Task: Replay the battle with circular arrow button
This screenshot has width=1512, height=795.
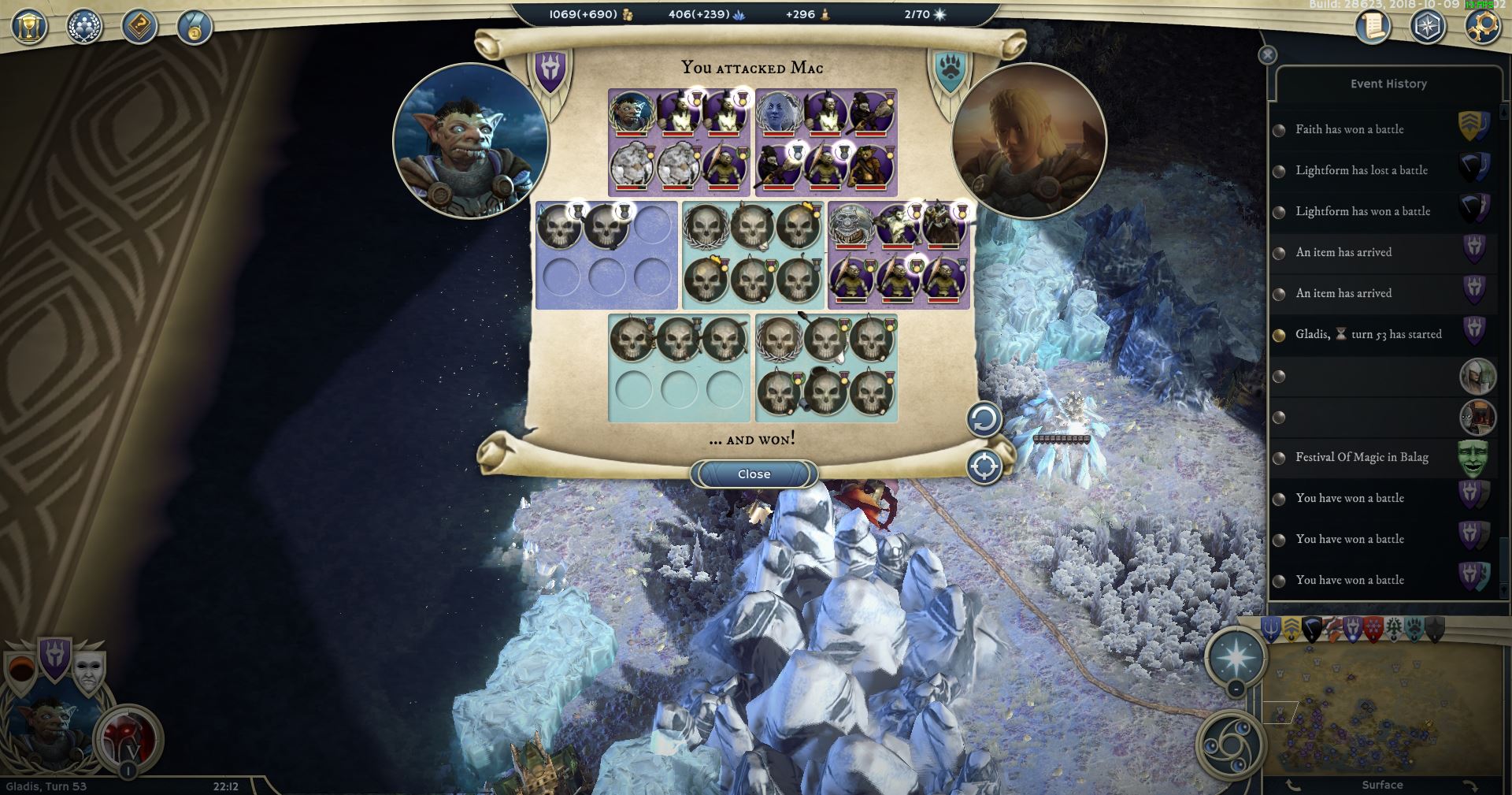Action: (984, 419)
